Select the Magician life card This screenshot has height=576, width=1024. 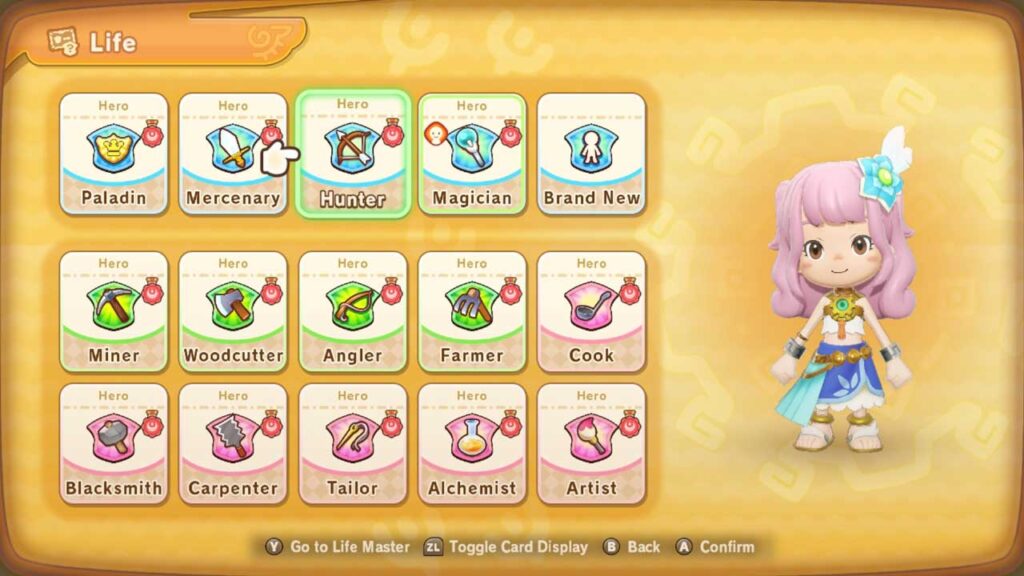pyautogui.click(x=472, y=153)
